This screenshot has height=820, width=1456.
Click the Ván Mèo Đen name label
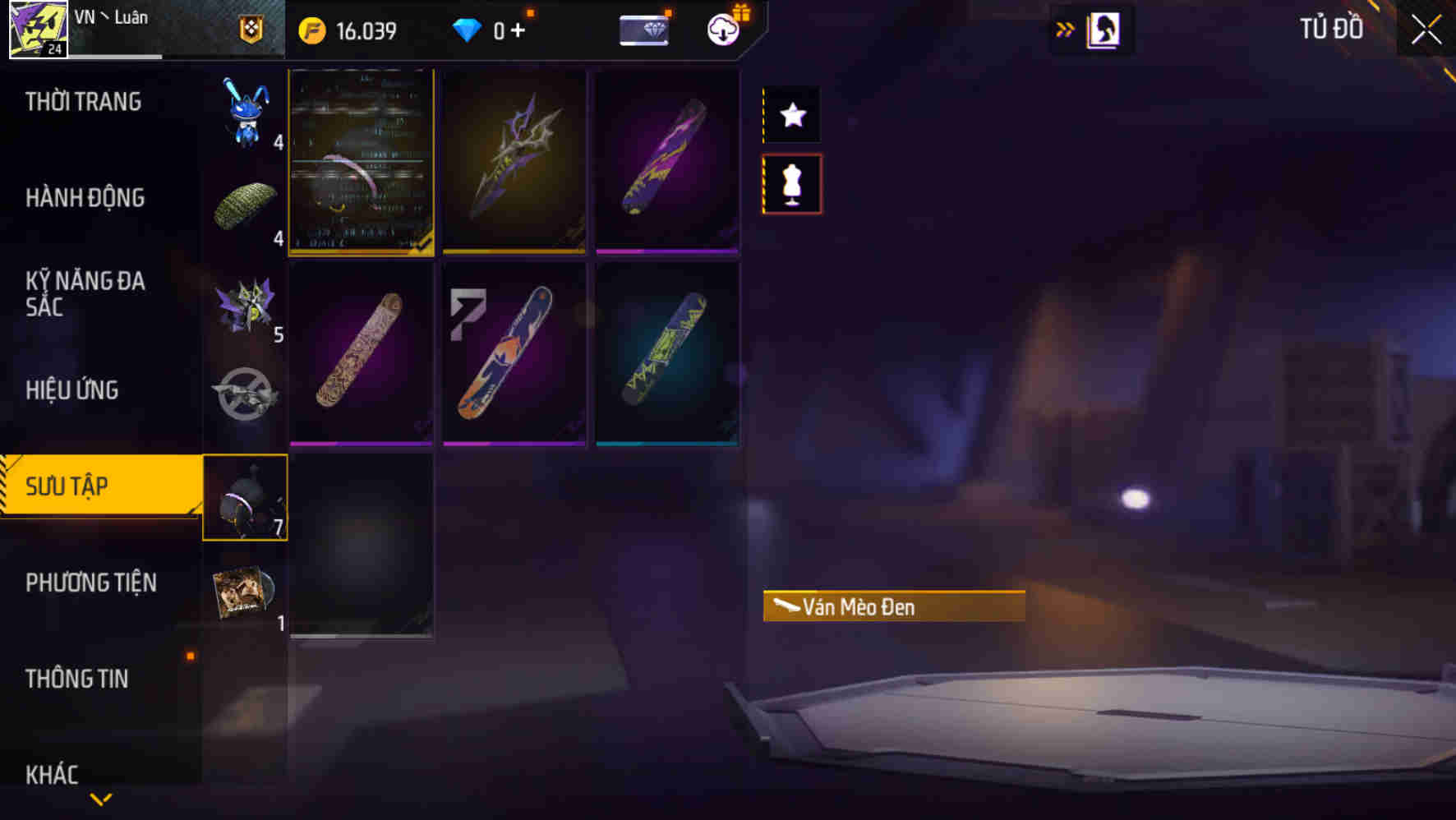click(x=894, y=606)
